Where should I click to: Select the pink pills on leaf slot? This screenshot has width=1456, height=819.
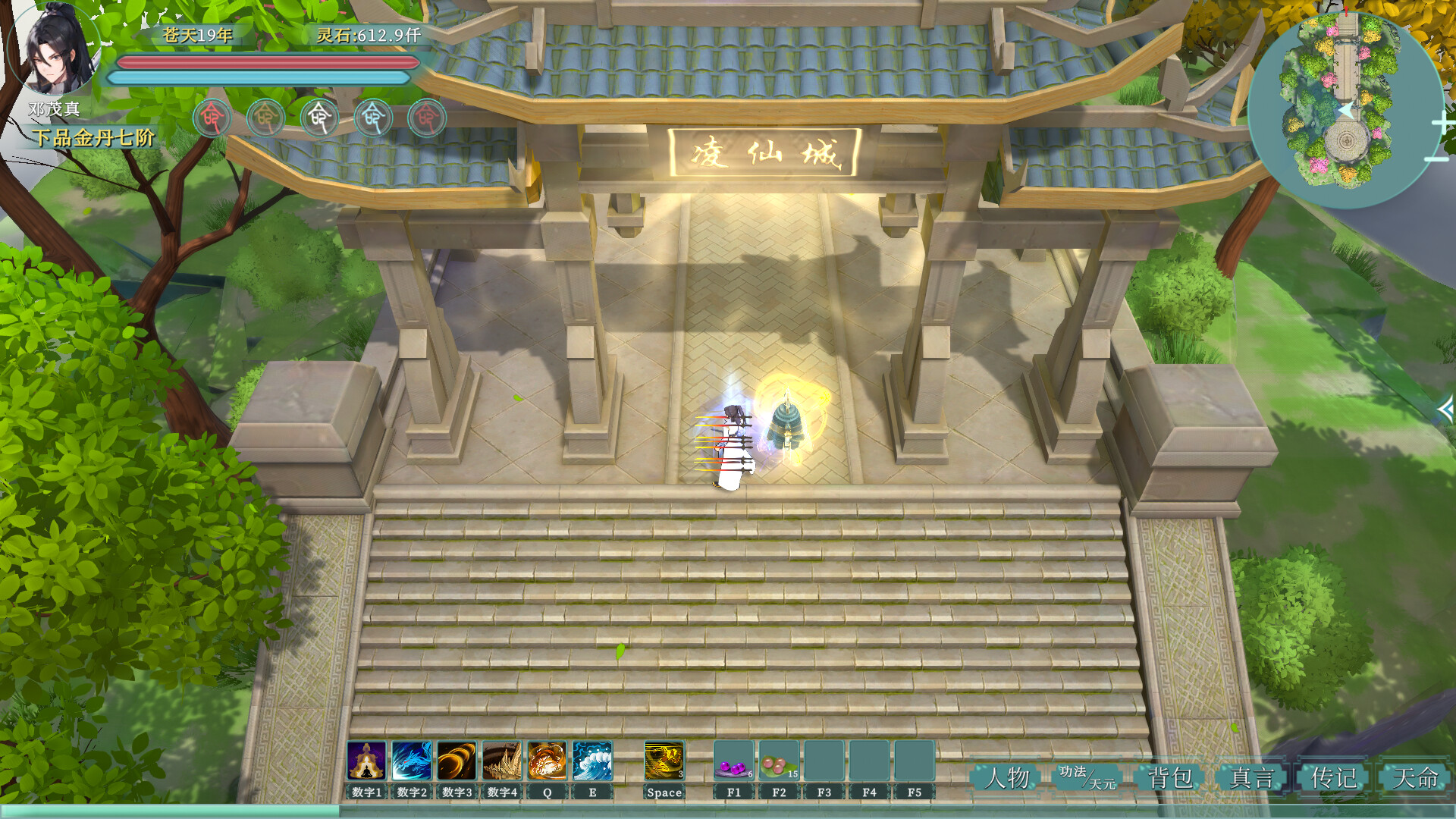click(779, 761)
